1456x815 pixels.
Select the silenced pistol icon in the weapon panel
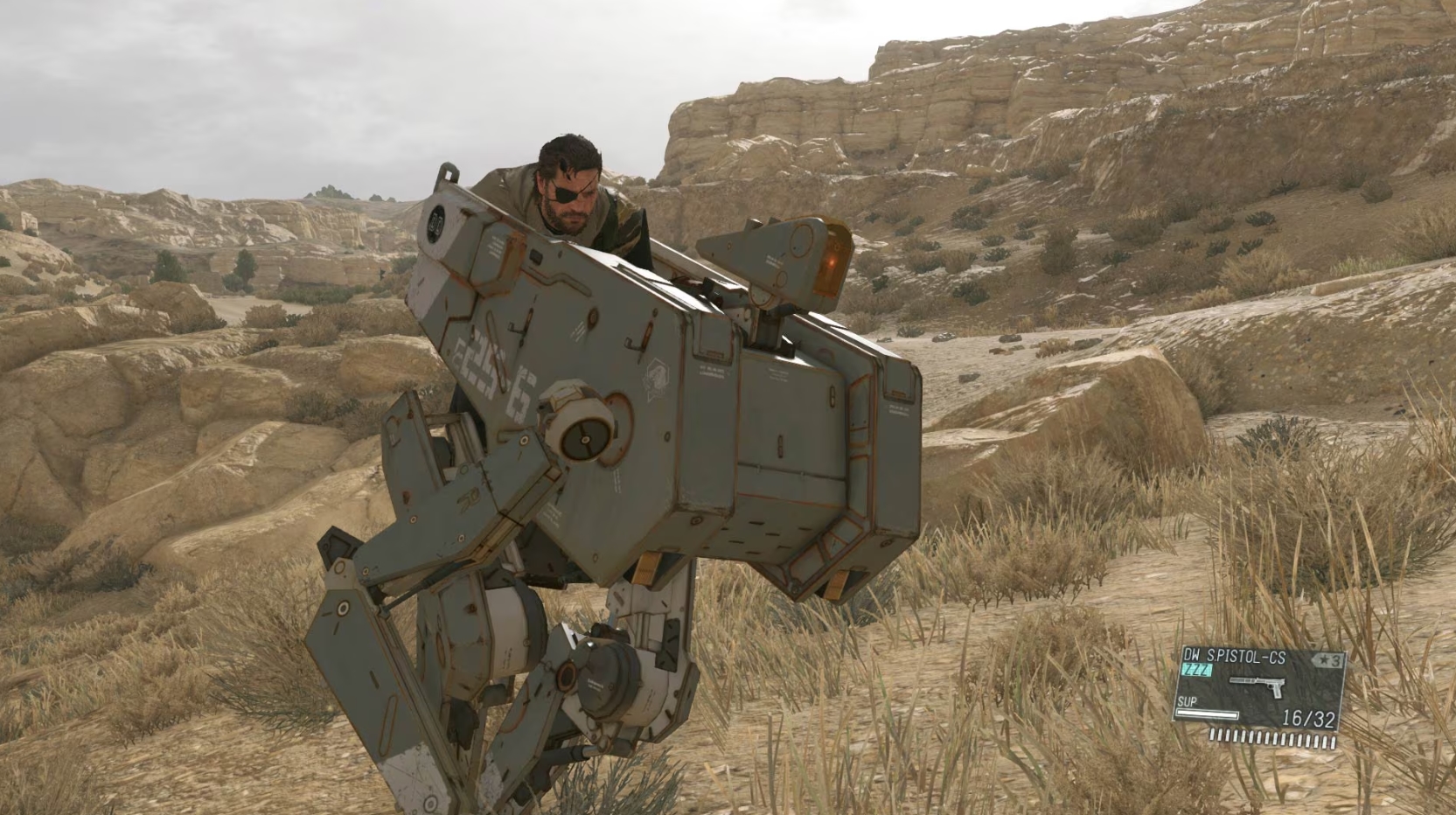point(1257,683)
